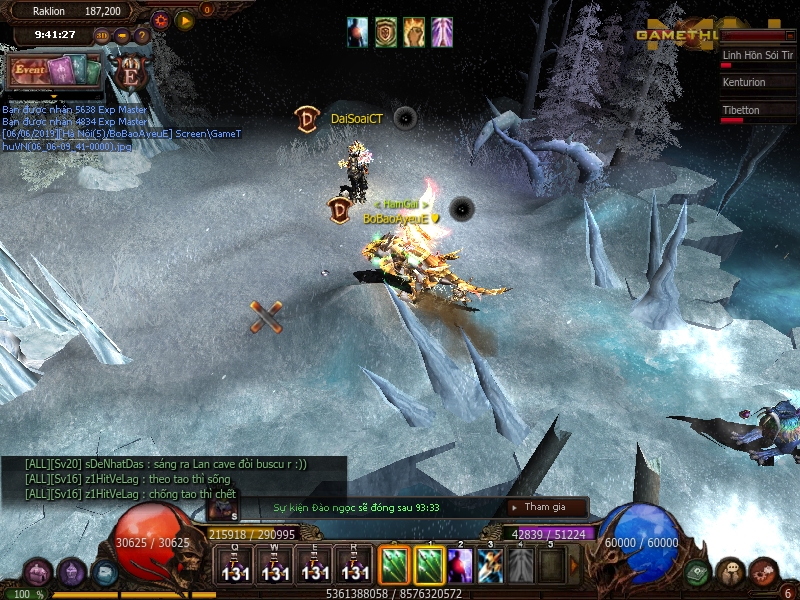Expand the skill bar with the side arrow

coord(574,565)
